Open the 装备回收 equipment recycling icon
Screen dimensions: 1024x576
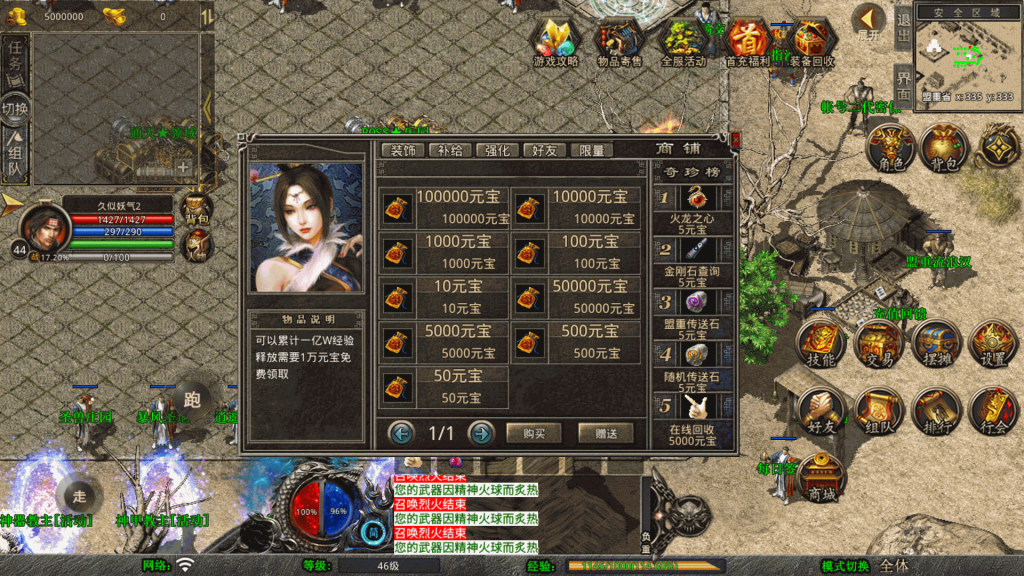pos(811,42)
